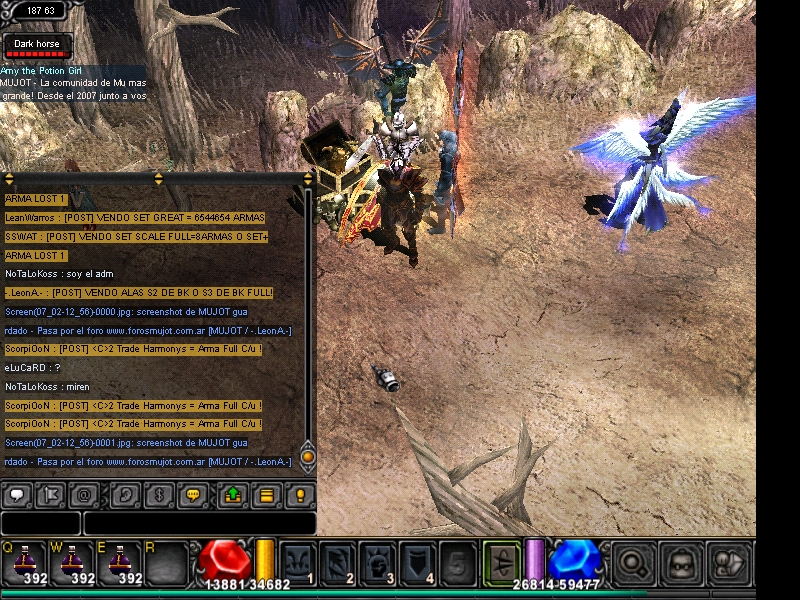Select the potion in the Q slot
This screenshot has width=800, height=600.
click(23, 562)
